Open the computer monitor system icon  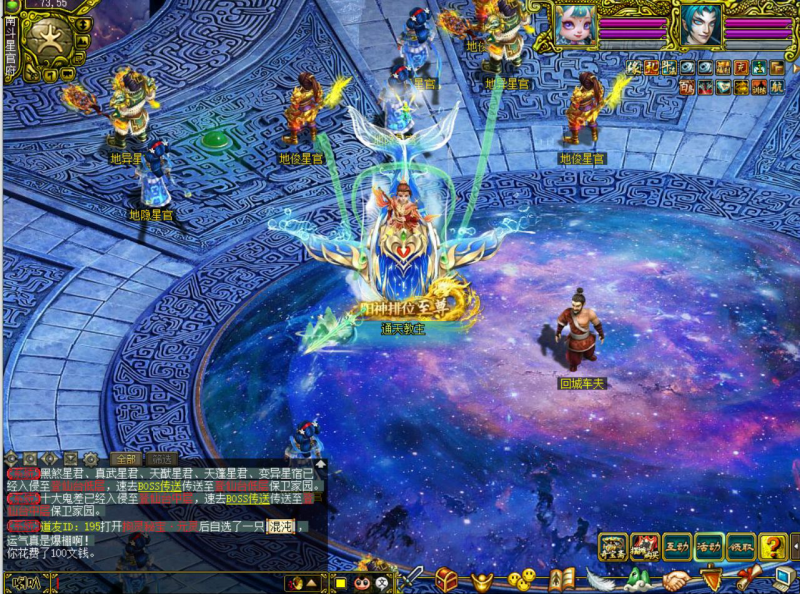pos(783,578)
